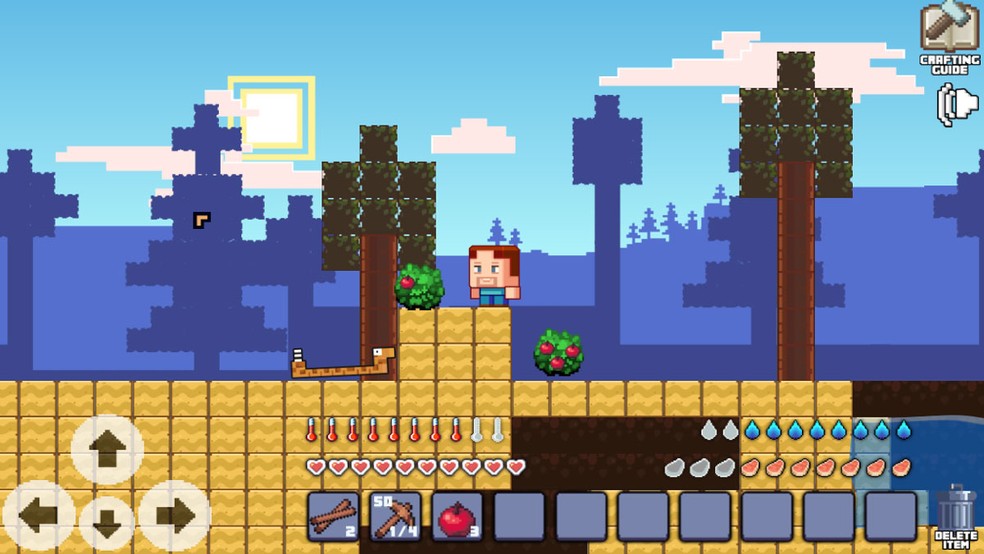Select the pickaxe hotbar slot
Viewport: 984px width, 554px height.
click(395, 516)
